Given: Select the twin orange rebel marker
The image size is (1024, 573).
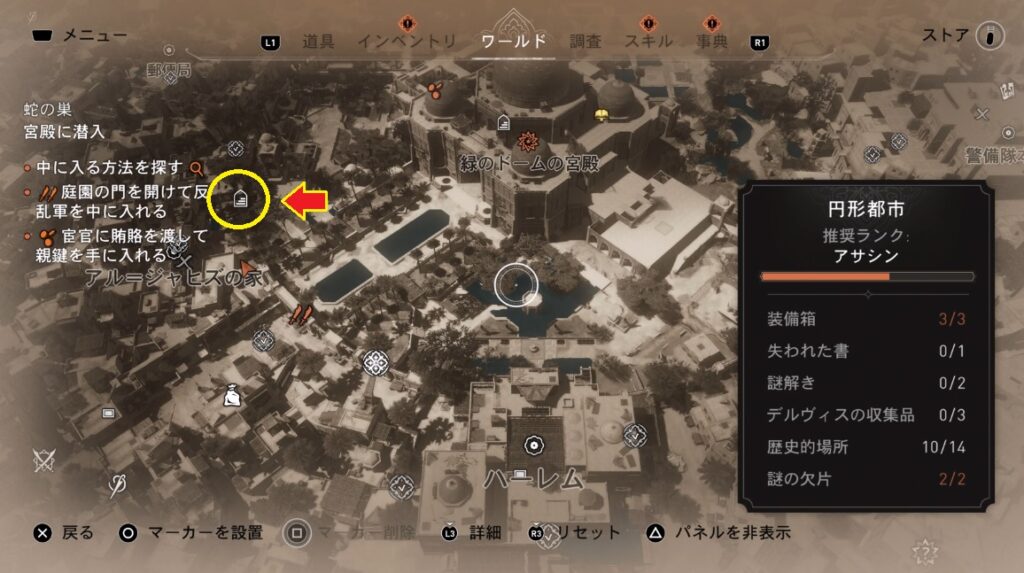Looking at the screenshot, I should point(301,315).
